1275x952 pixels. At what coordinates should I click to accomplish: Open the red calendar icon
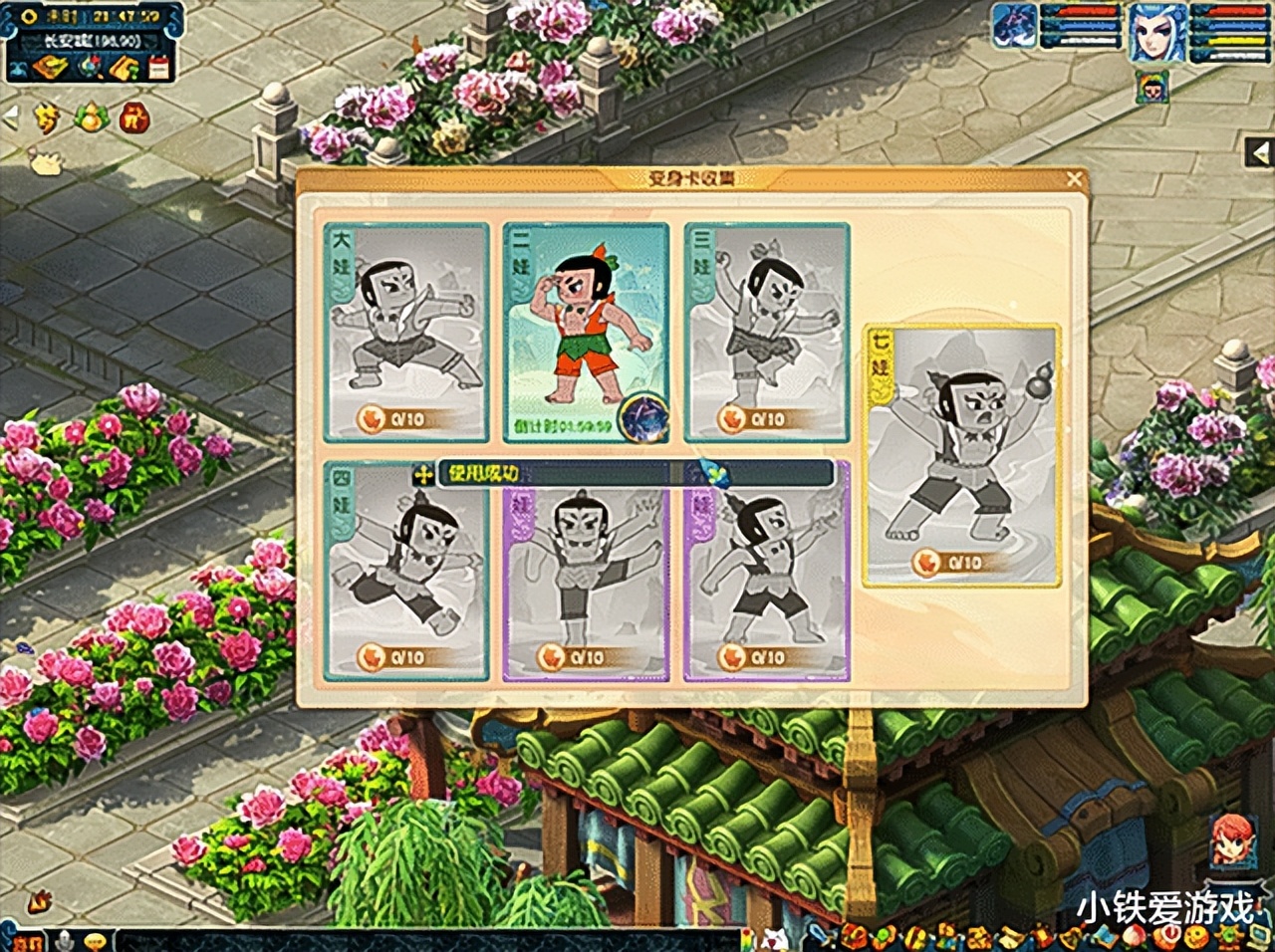tap(158, 68)
